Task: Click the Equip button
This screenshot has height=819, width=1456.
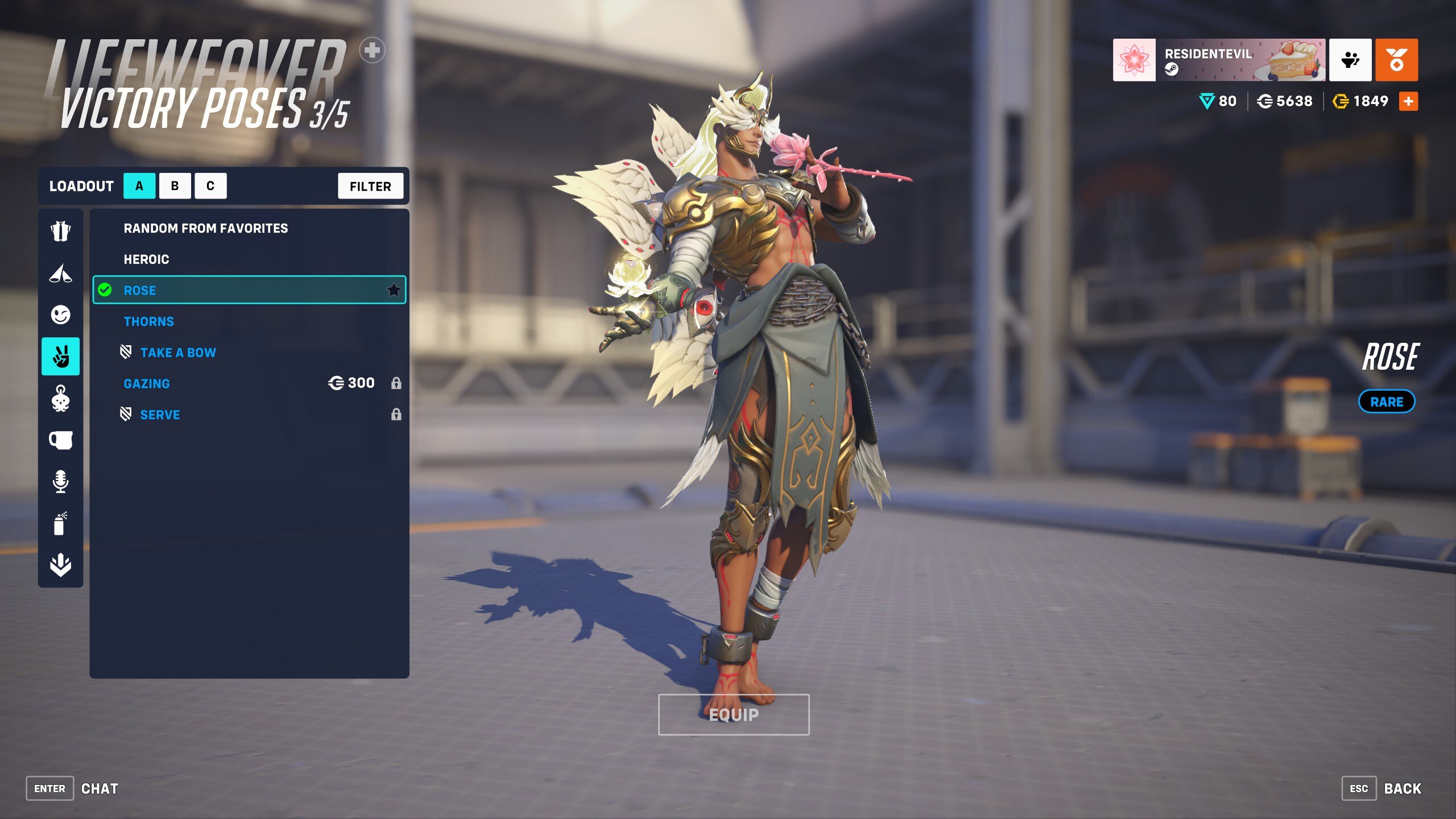Action: [734, 714]
